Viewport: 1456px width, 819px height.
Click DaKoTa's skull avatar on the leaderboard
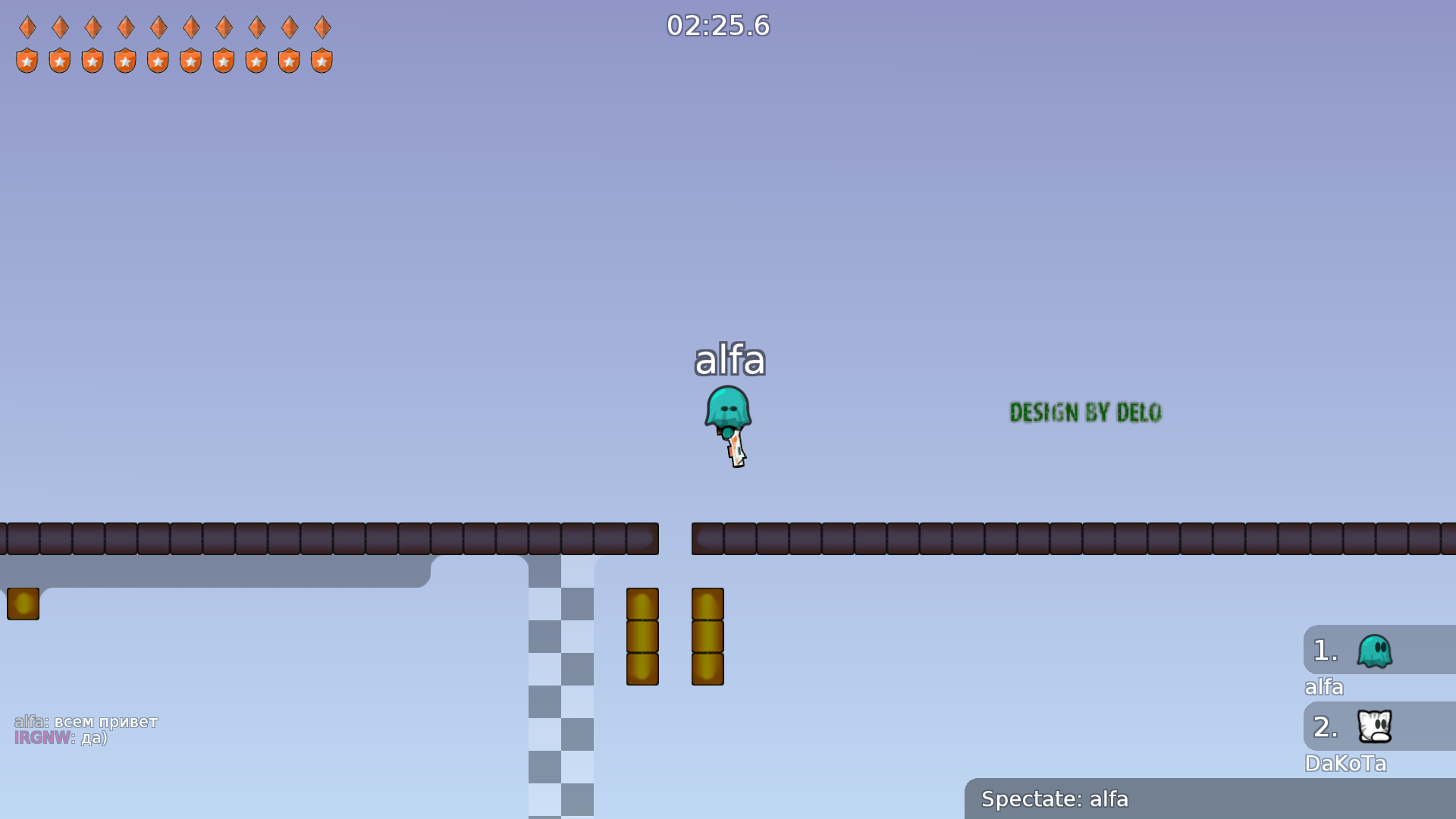[x=1375, y=726]
